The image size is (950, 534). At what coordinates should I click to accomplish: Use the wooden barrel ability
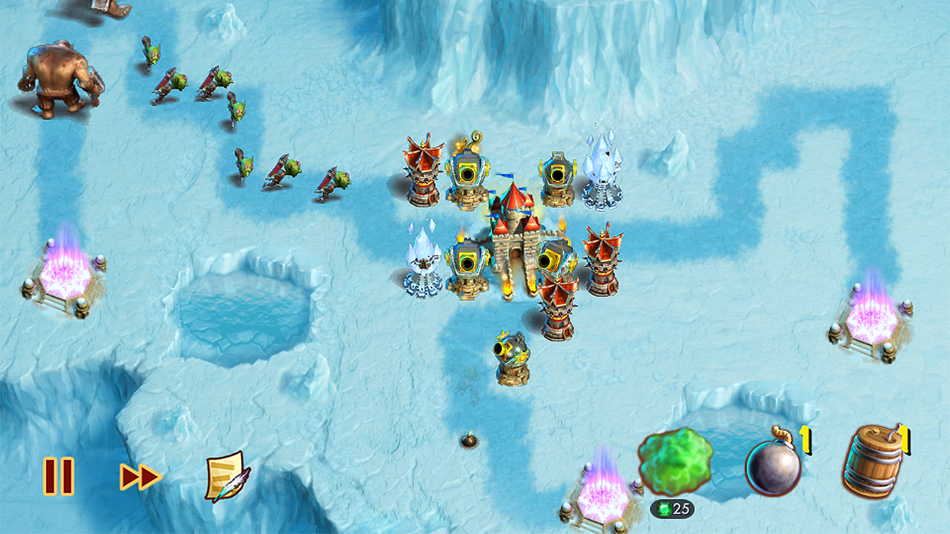[x=872, y=462]
